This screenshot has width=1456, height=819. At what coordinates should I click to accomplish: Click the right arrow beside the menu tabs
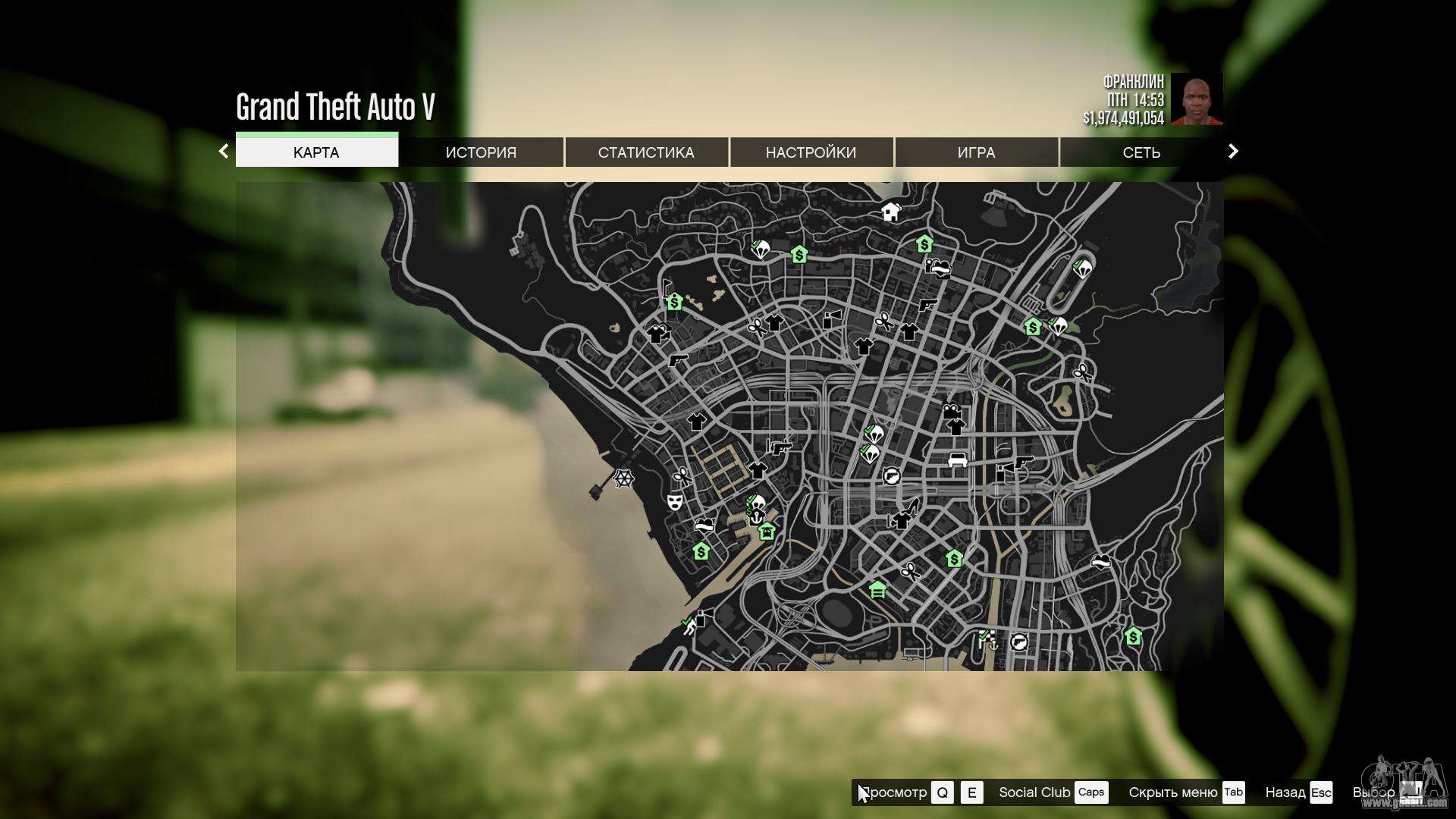pyautogui.click(x=1233, y=151)
